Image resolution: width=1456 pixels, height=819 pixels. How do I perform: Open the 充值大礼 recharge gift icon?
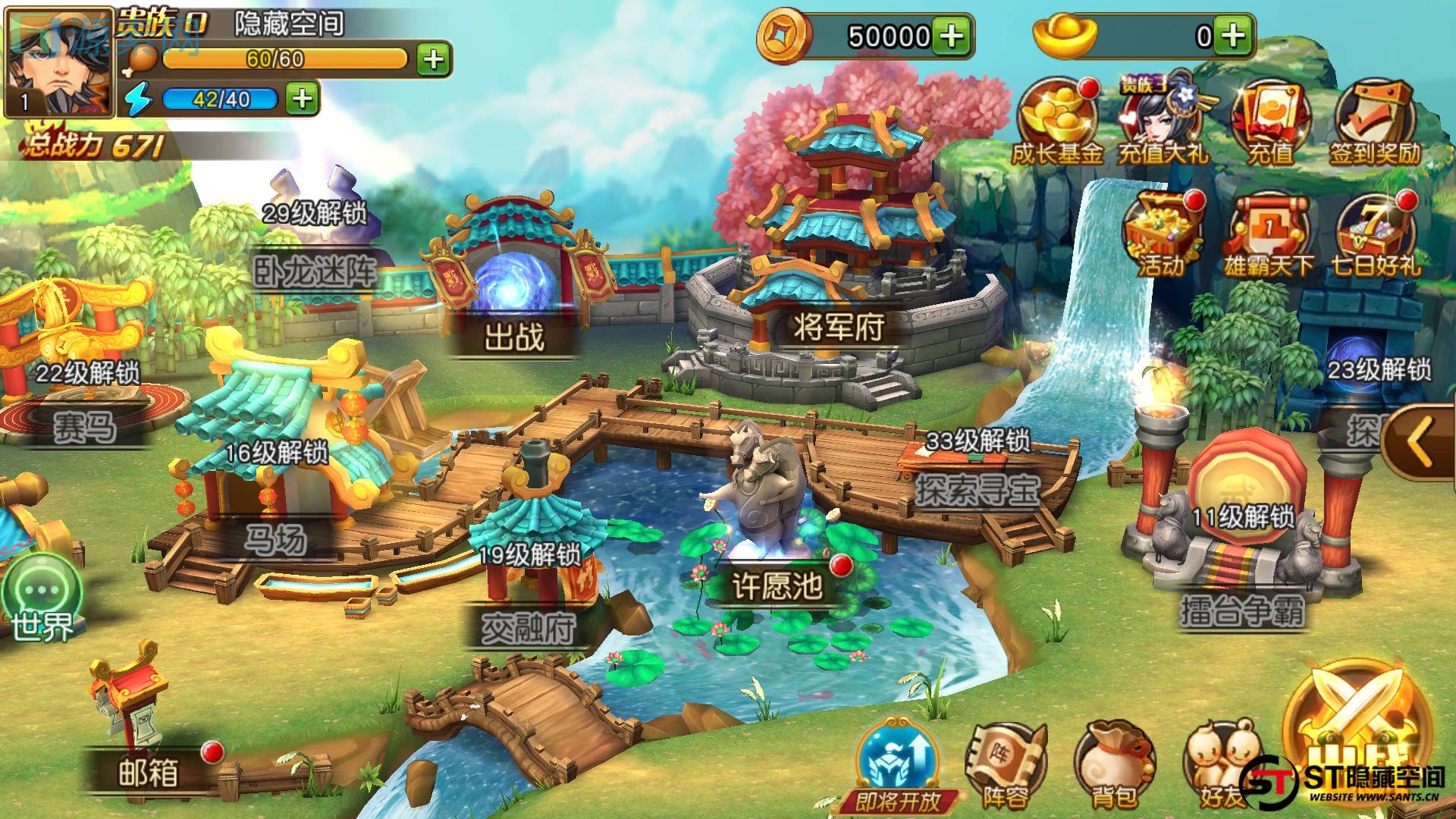pos(1163,121)
